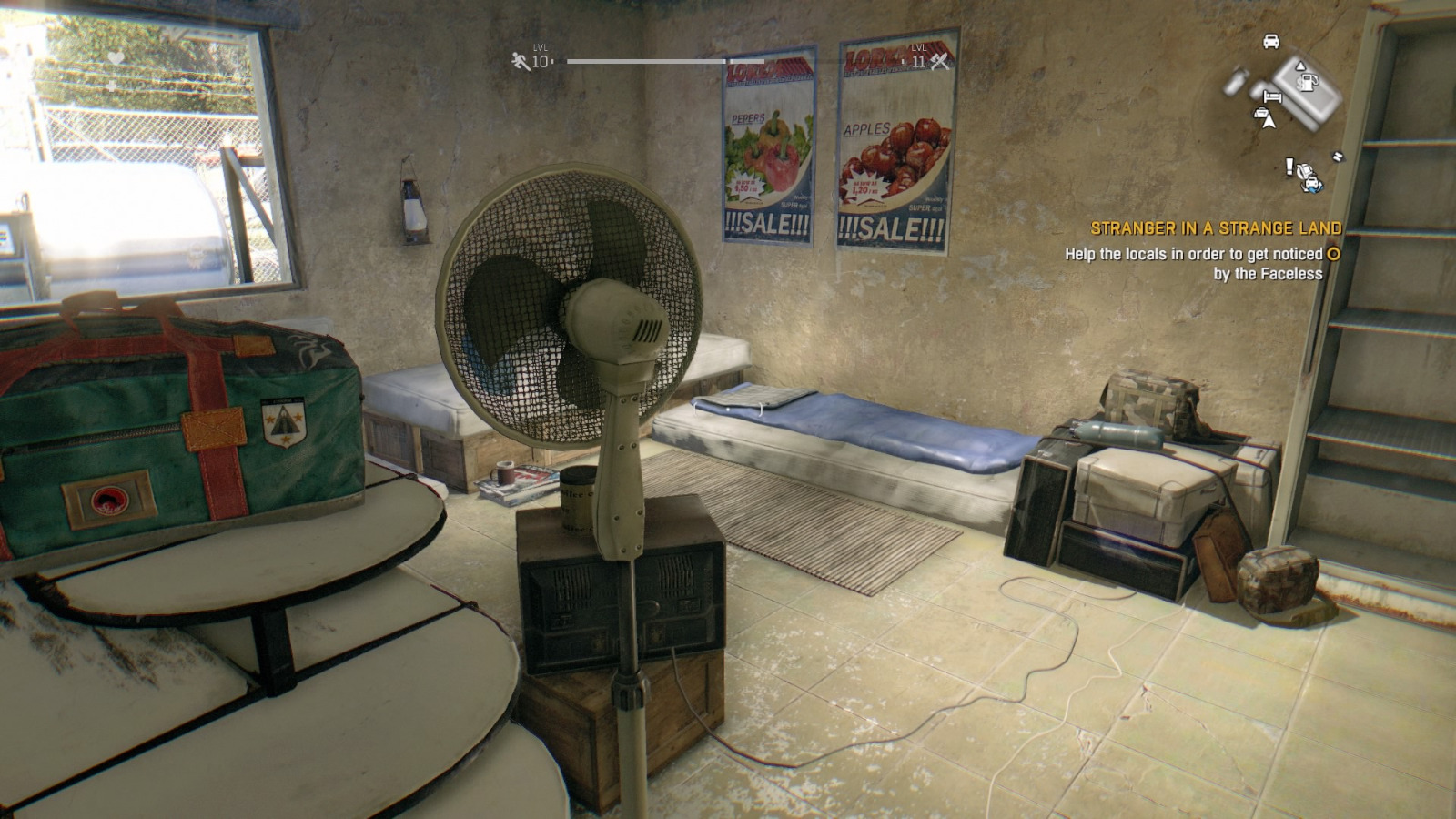Select the crossed-axes Power icon beside LVL 11

pyautogui.click(x=940, y=62)
